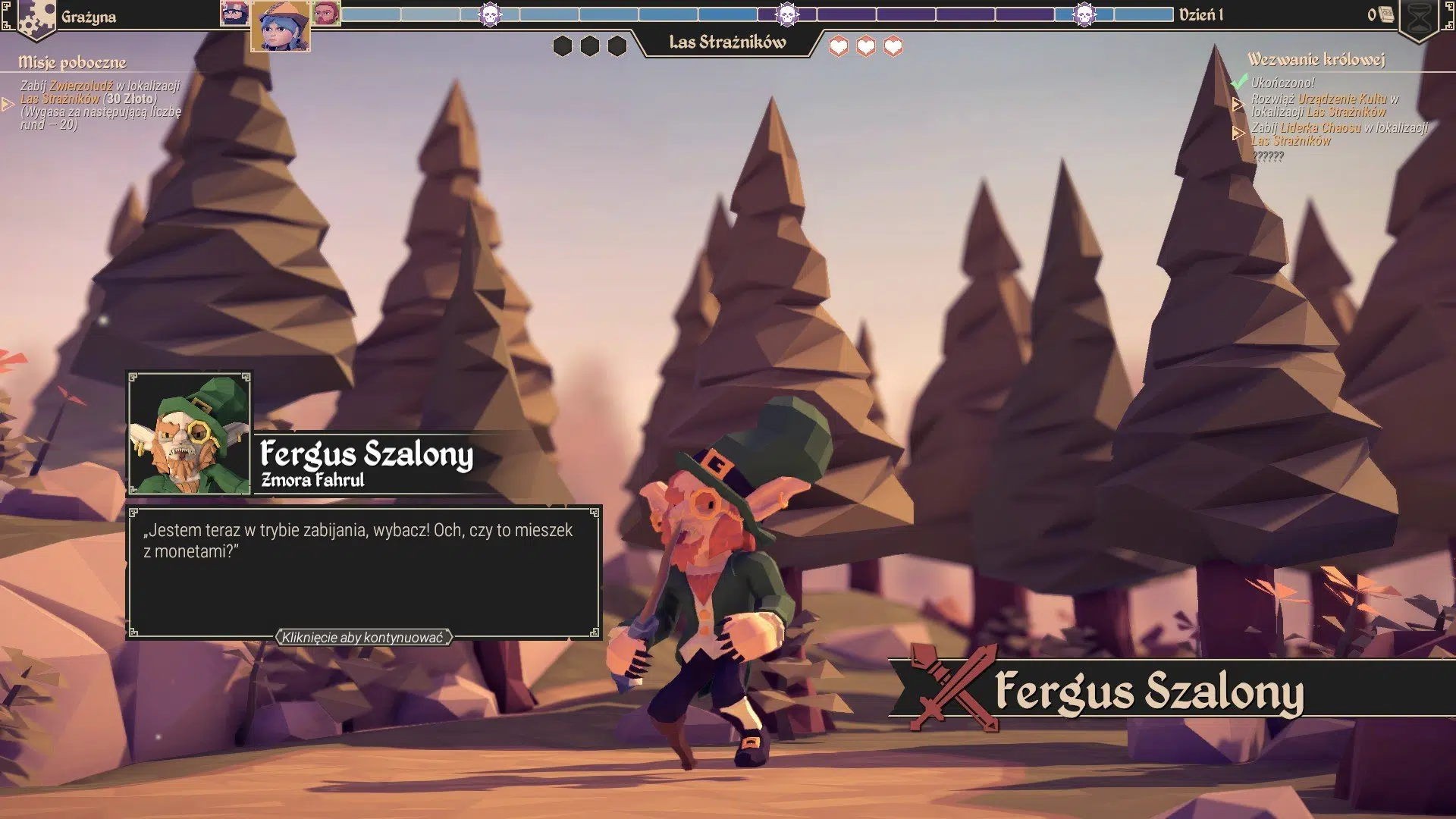Click the Las Strażników location banner

coord(727,42)
